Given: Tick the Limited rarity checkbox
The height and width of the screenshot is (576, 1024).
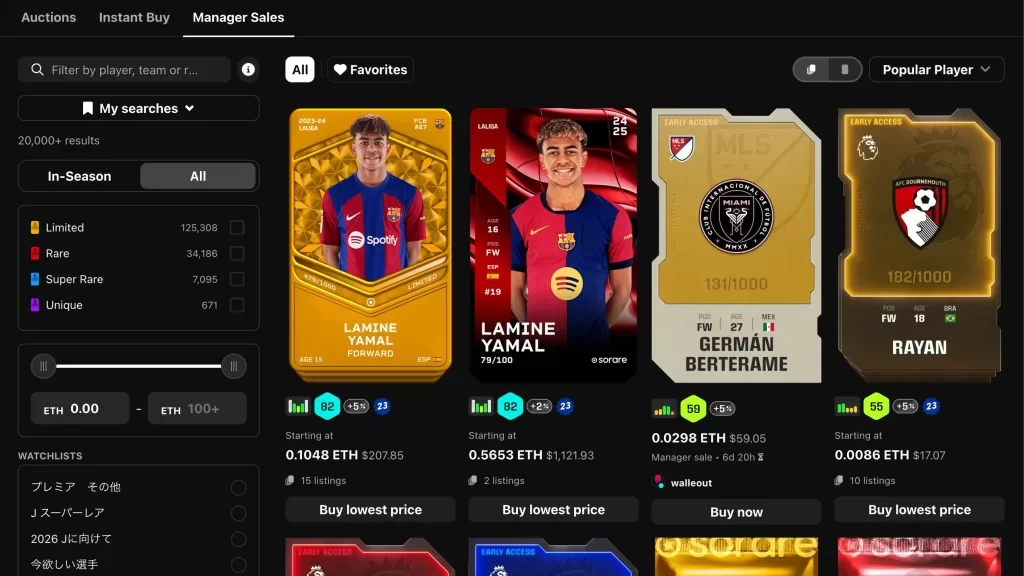Looking at the screenshot, I should (237, 228).
